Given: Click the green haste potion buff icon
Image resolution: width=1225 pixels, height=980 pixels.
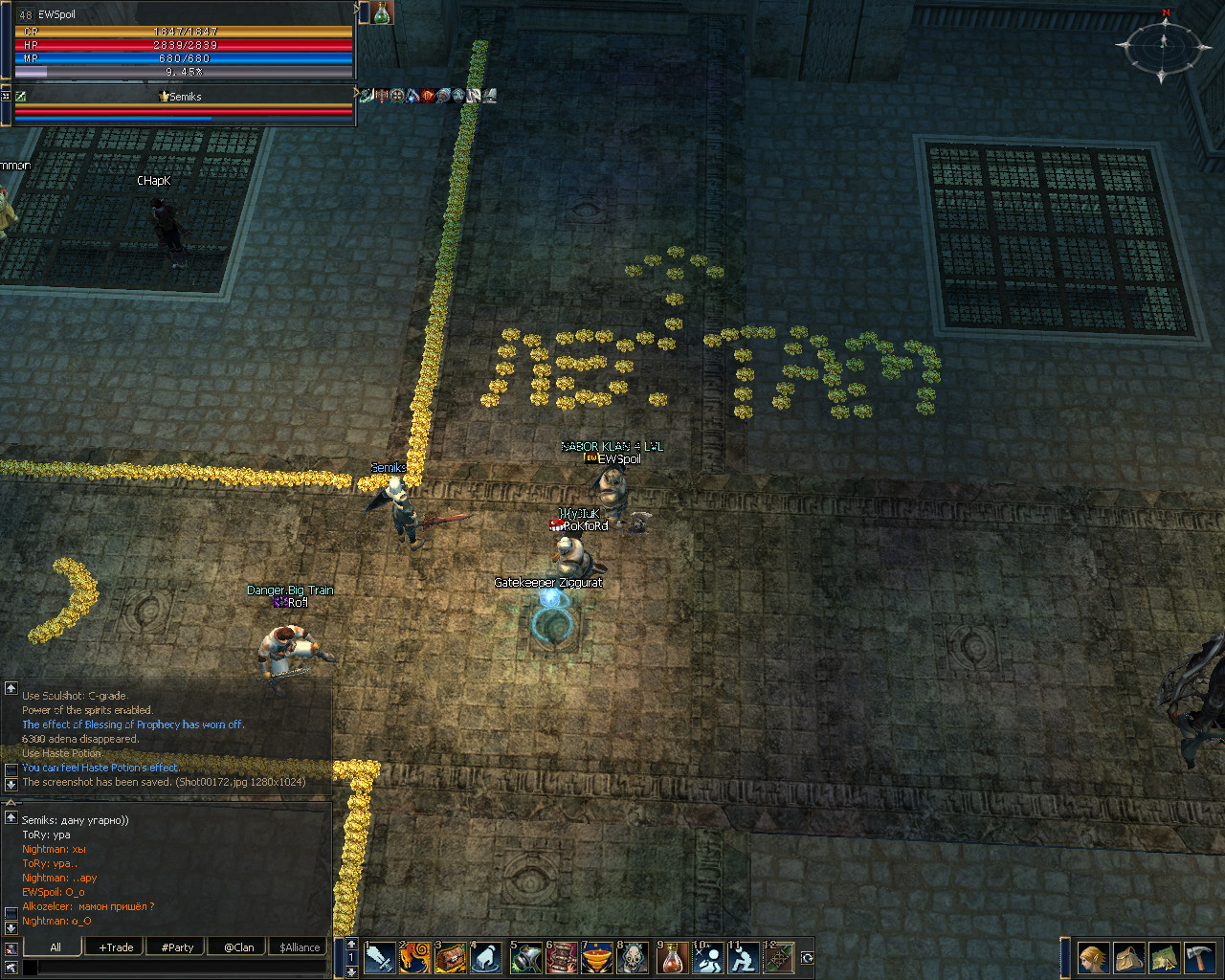Looking at the screenshot, I should pyautogui.click(x=382, y=12).
